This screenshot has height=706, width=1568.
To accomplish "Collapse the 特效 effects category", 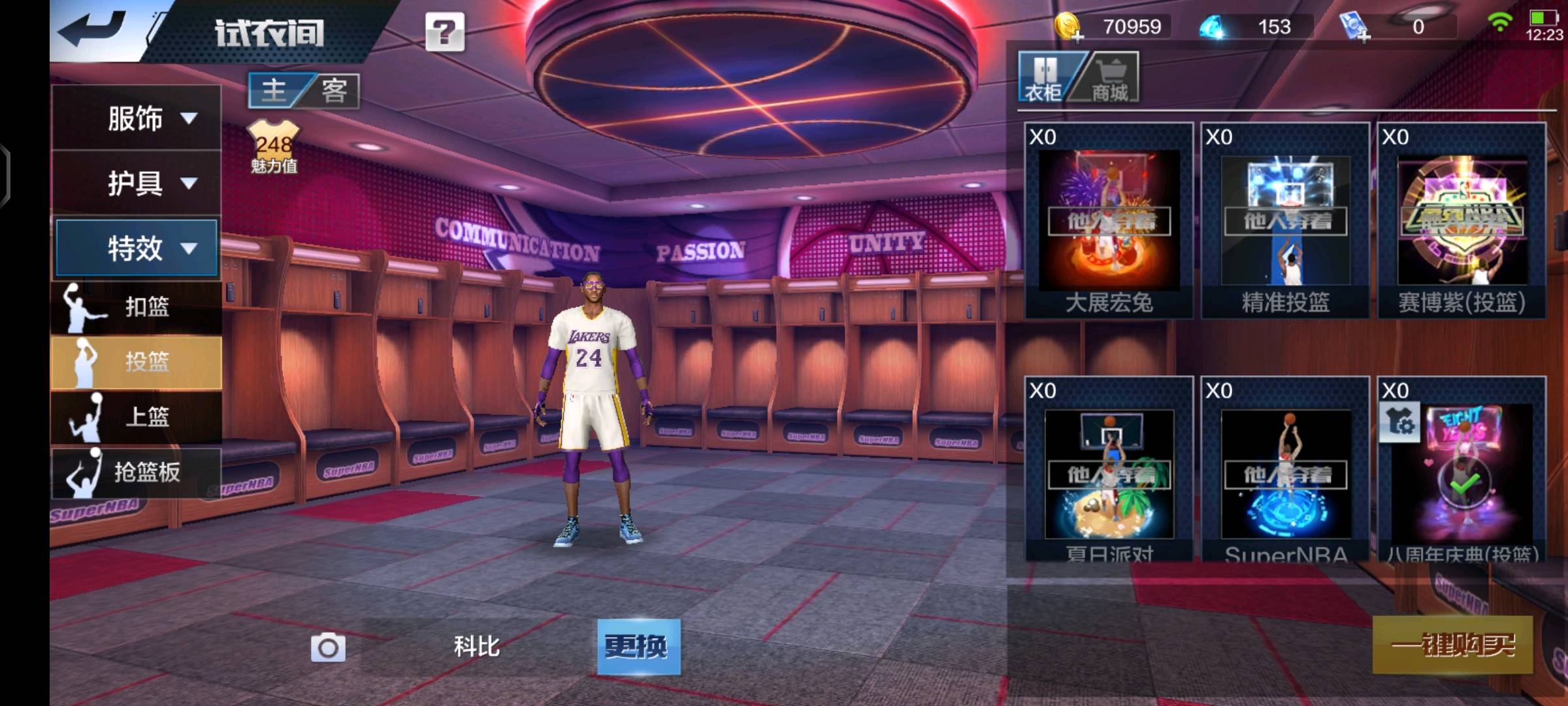I will tap(137, 248).
